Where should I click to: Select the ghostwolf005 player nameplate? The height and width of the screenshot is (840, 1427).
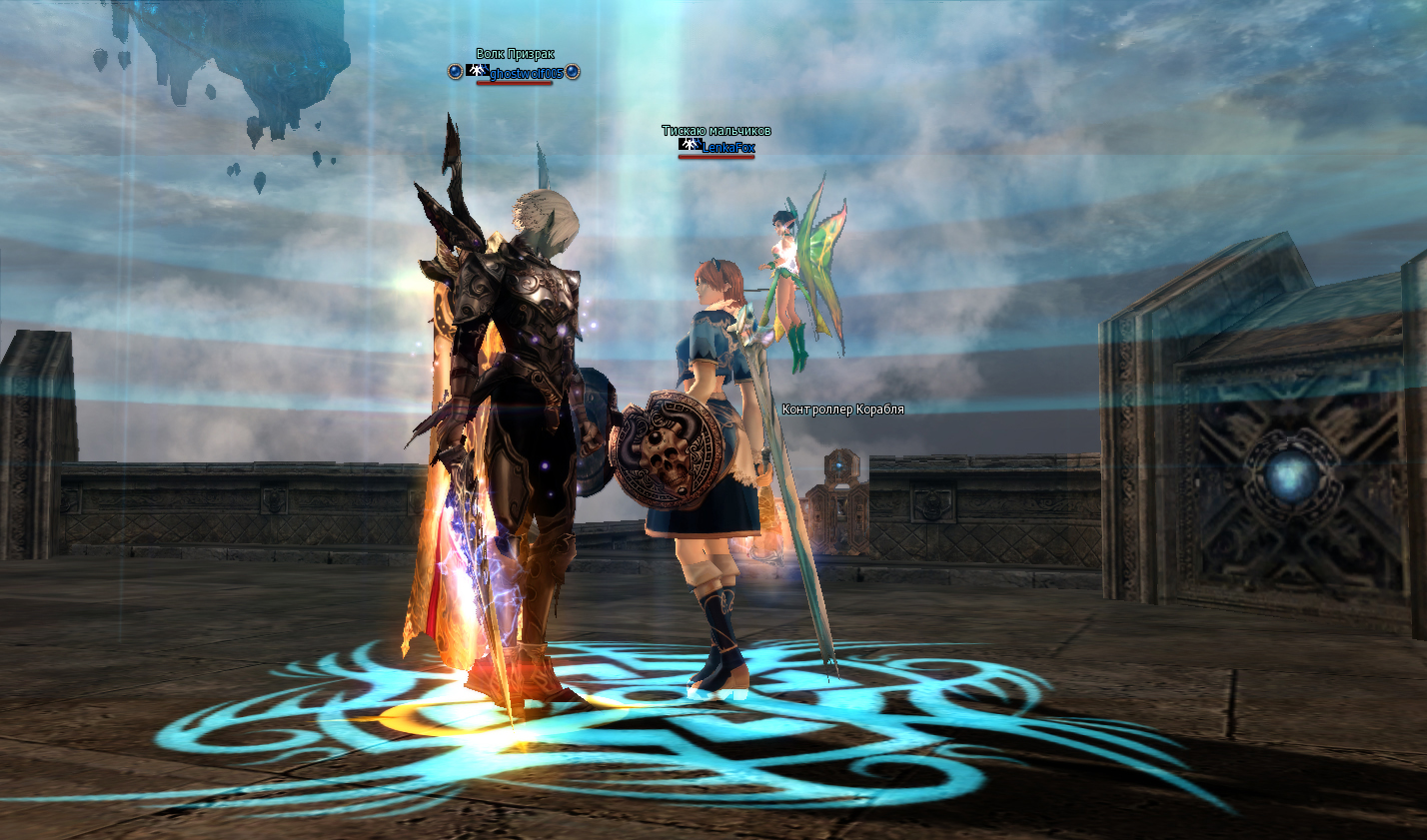click(521, 73)
